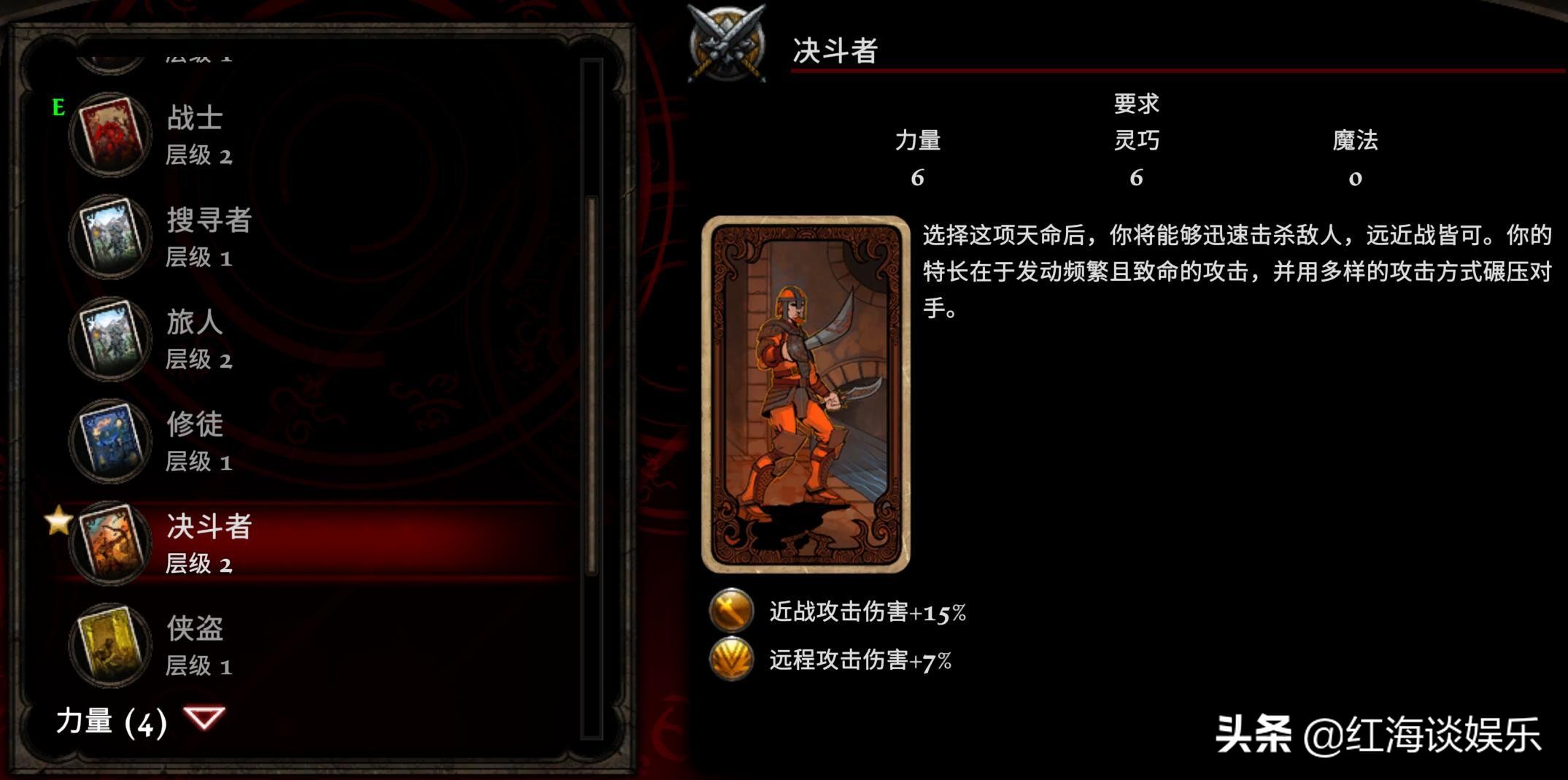1568x780 pixels.
Task: Click the blue 修徒 card icon
Action: 109,440
